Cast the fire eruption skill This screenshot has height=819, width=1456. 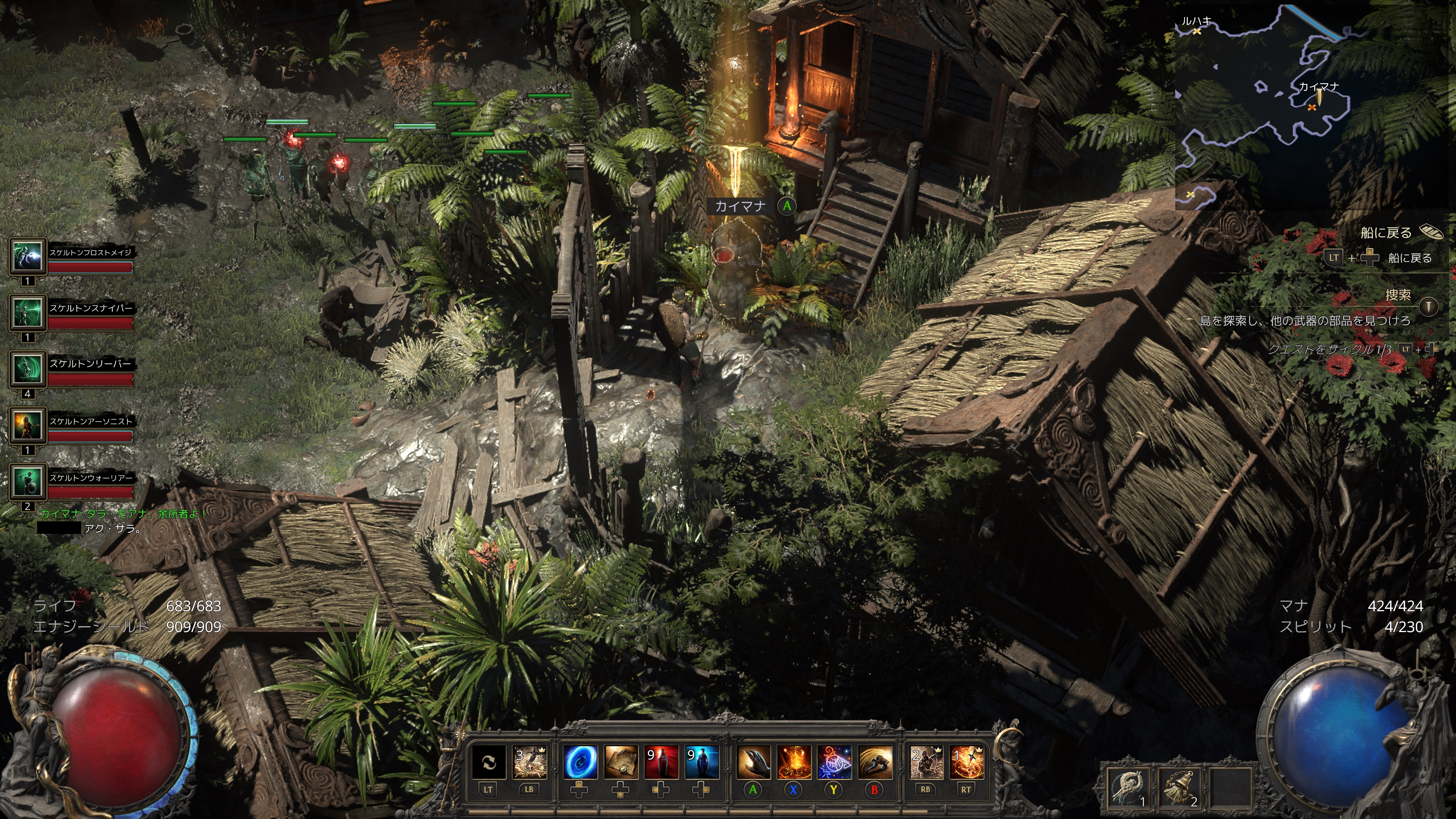(x=794, y=762)
